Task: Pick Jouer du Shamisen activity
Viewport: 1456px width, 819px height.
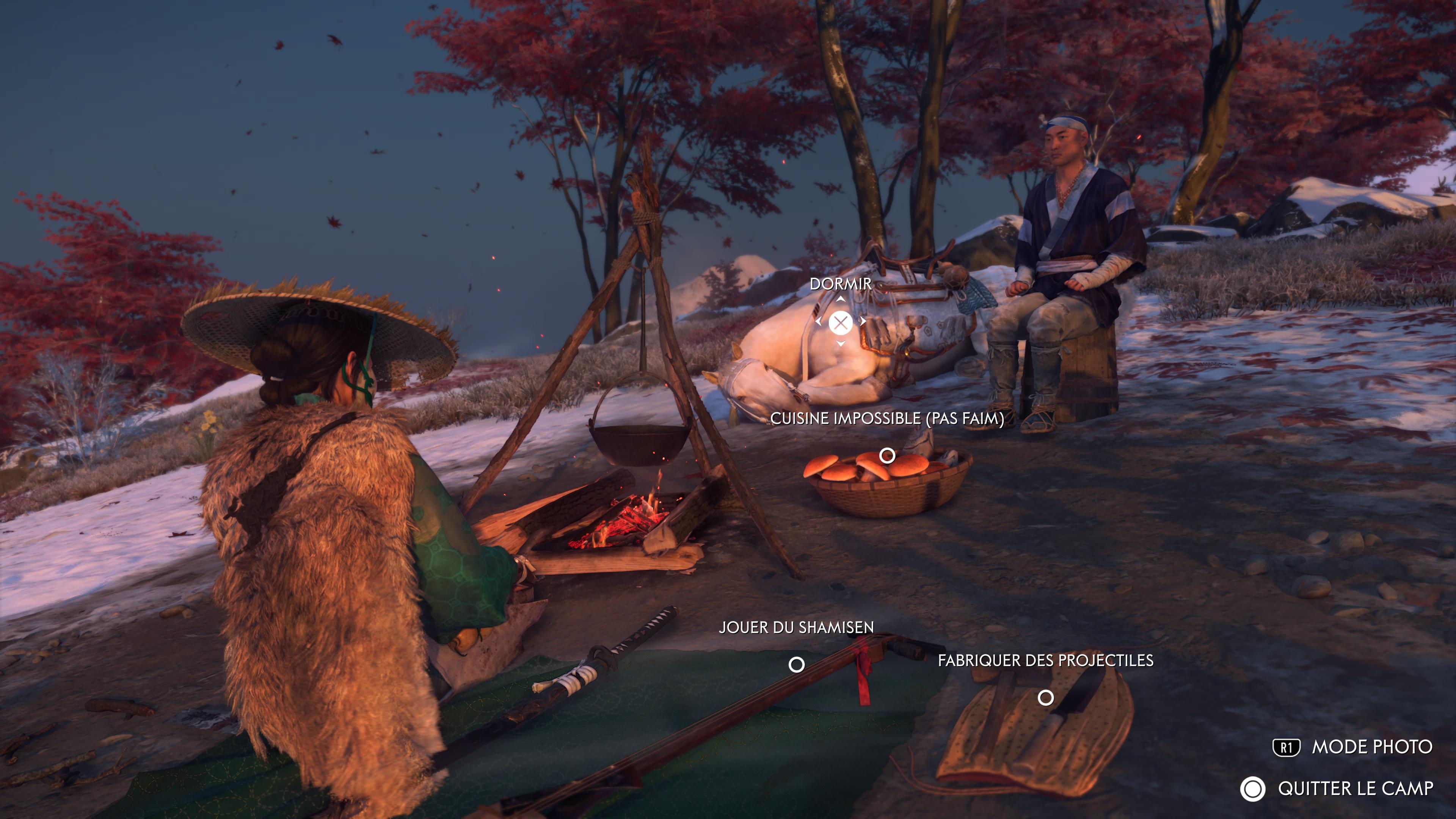Action: tap(796, 664)
